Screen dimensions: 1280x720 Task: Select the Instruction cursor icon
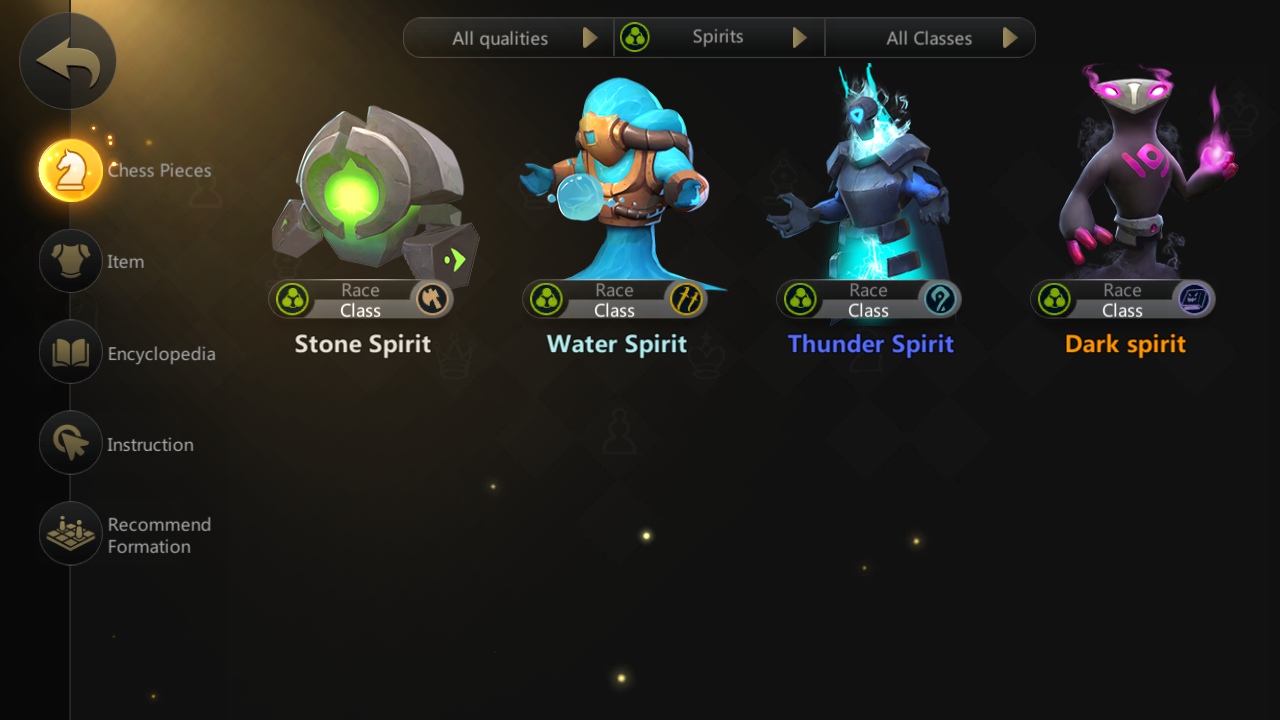click(x=68, y=444)
